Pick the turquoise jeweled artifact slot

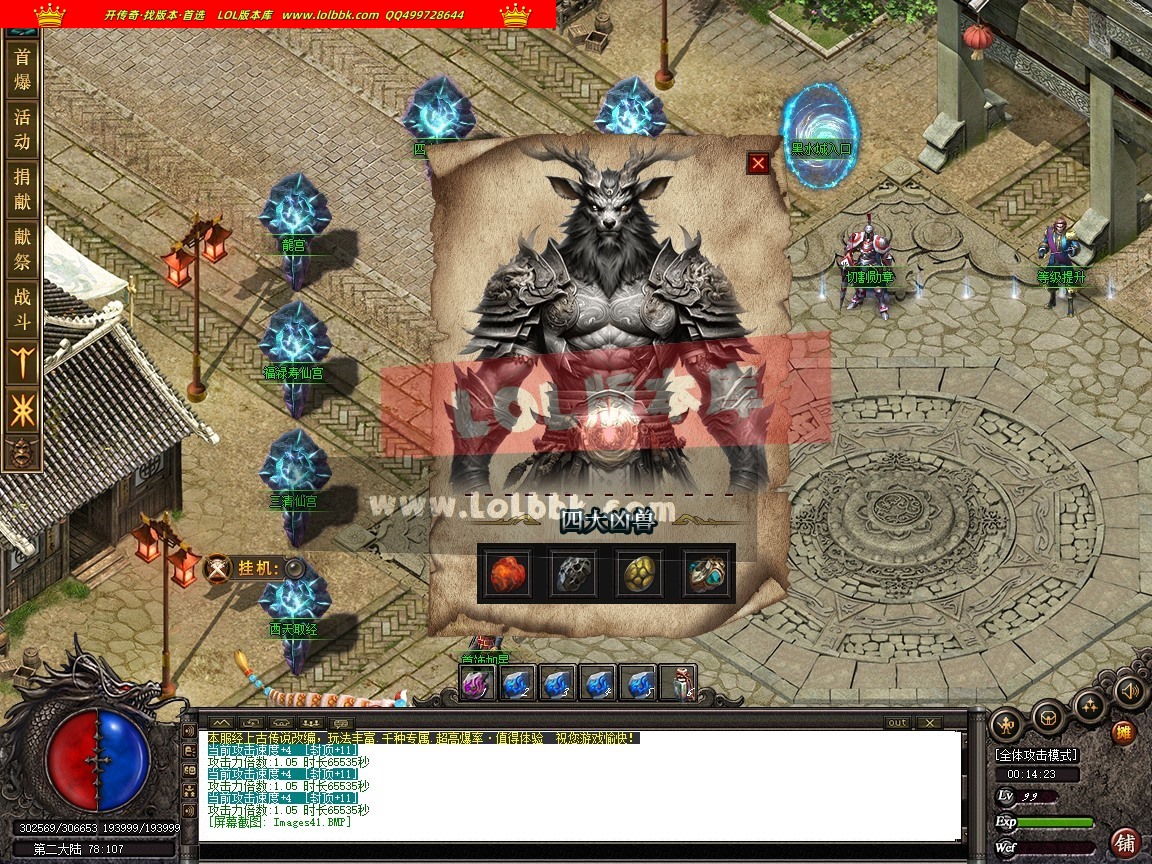coord(706,573)
